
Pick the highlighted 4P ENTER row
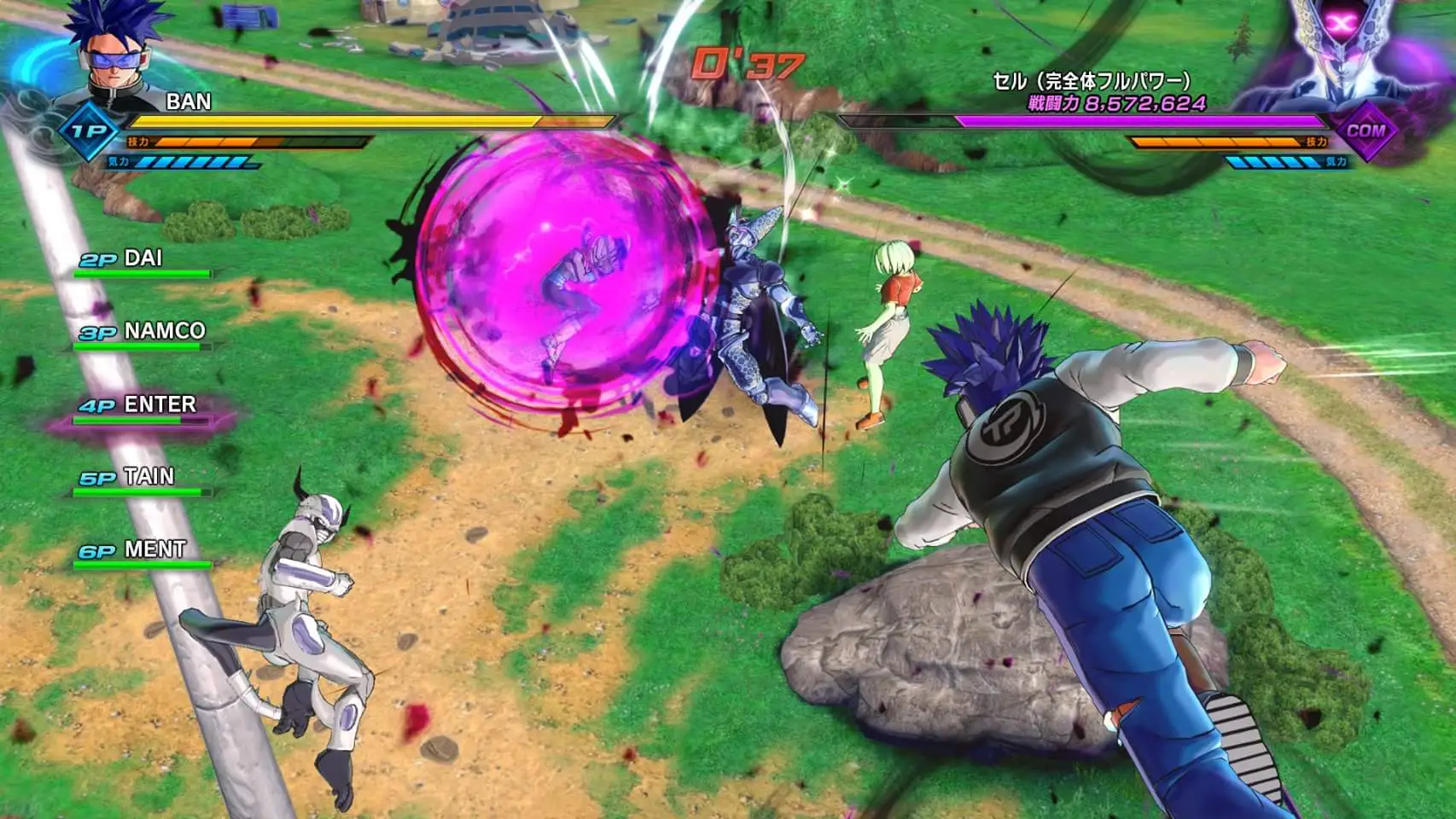[x=141, y=406]
